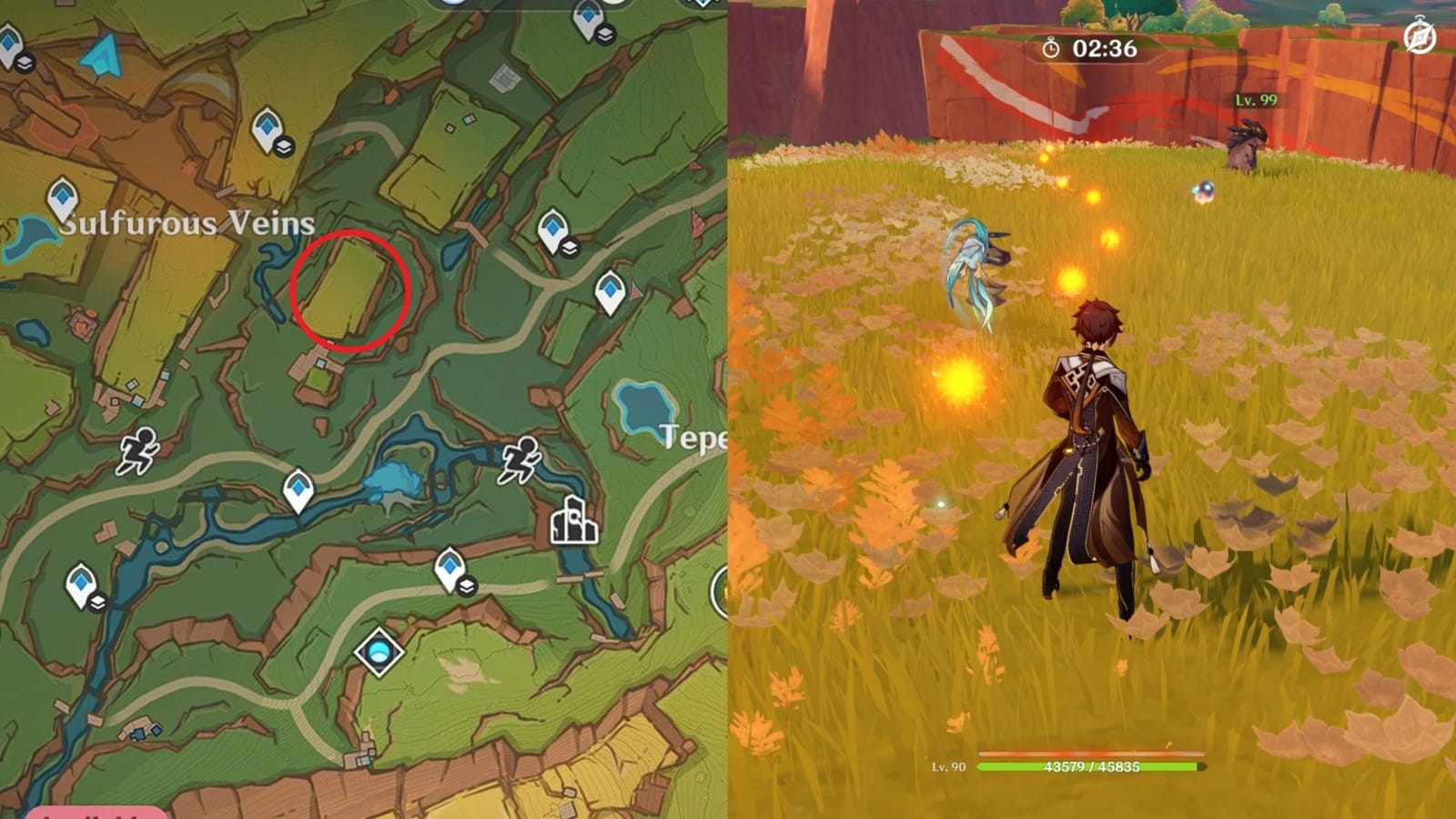Click the domain entrance diamond icon near map bottom
Screen dimensions: 1456x819
(379, 651)
